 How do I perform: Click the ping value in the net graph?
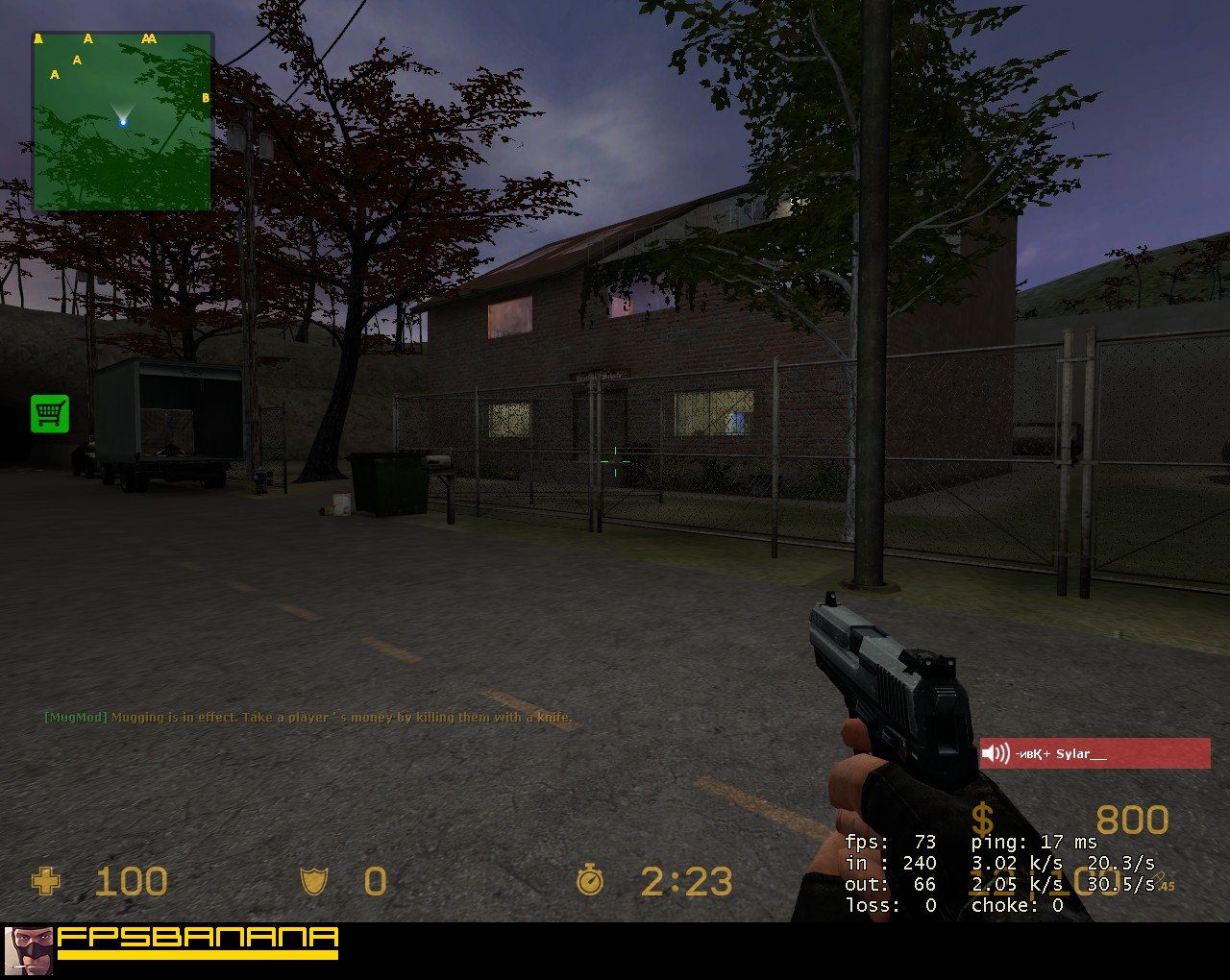point(1031,841)
